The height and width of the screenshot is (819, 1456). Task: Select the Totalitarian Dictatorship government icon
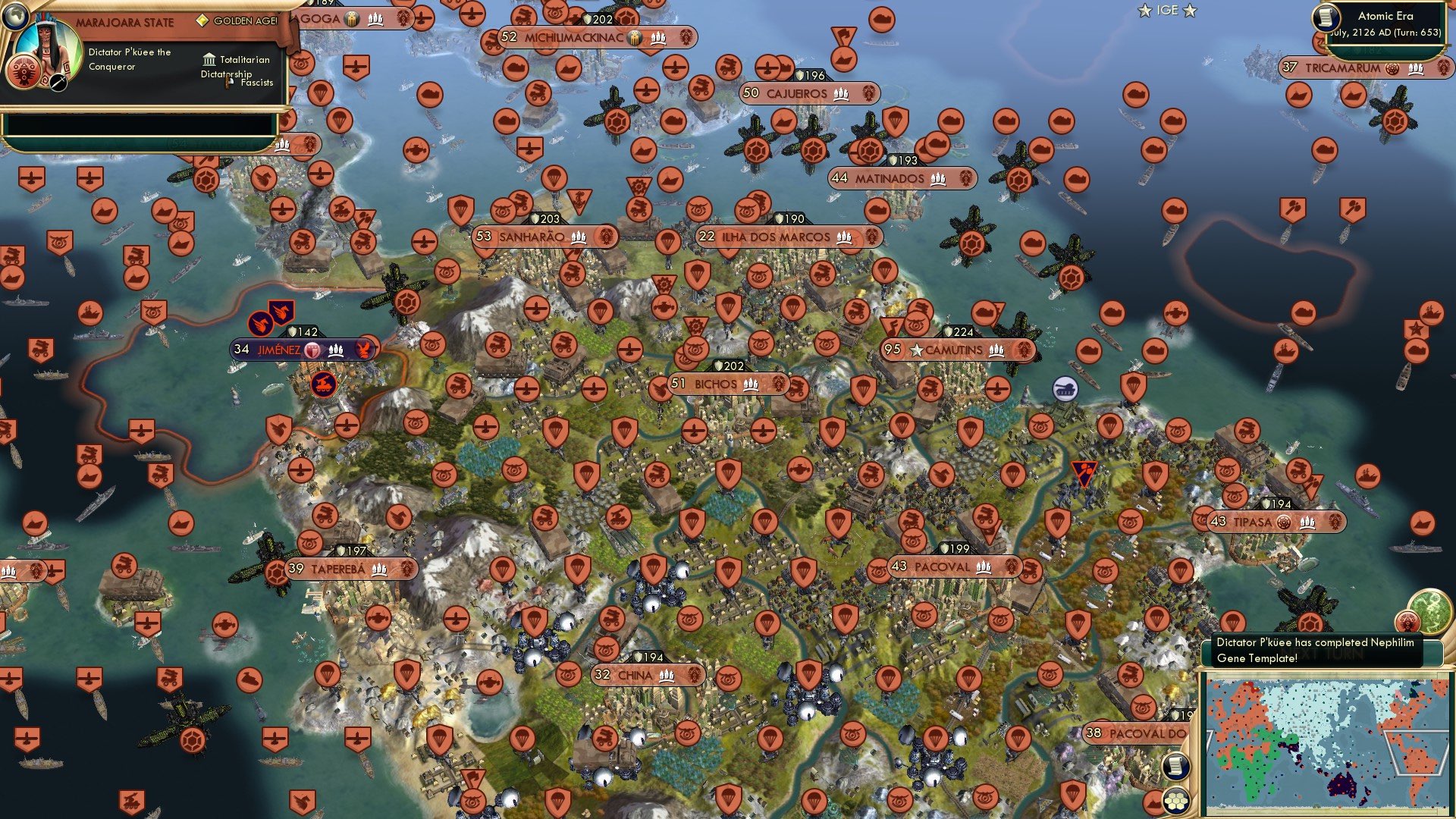(x=208, y=59)
